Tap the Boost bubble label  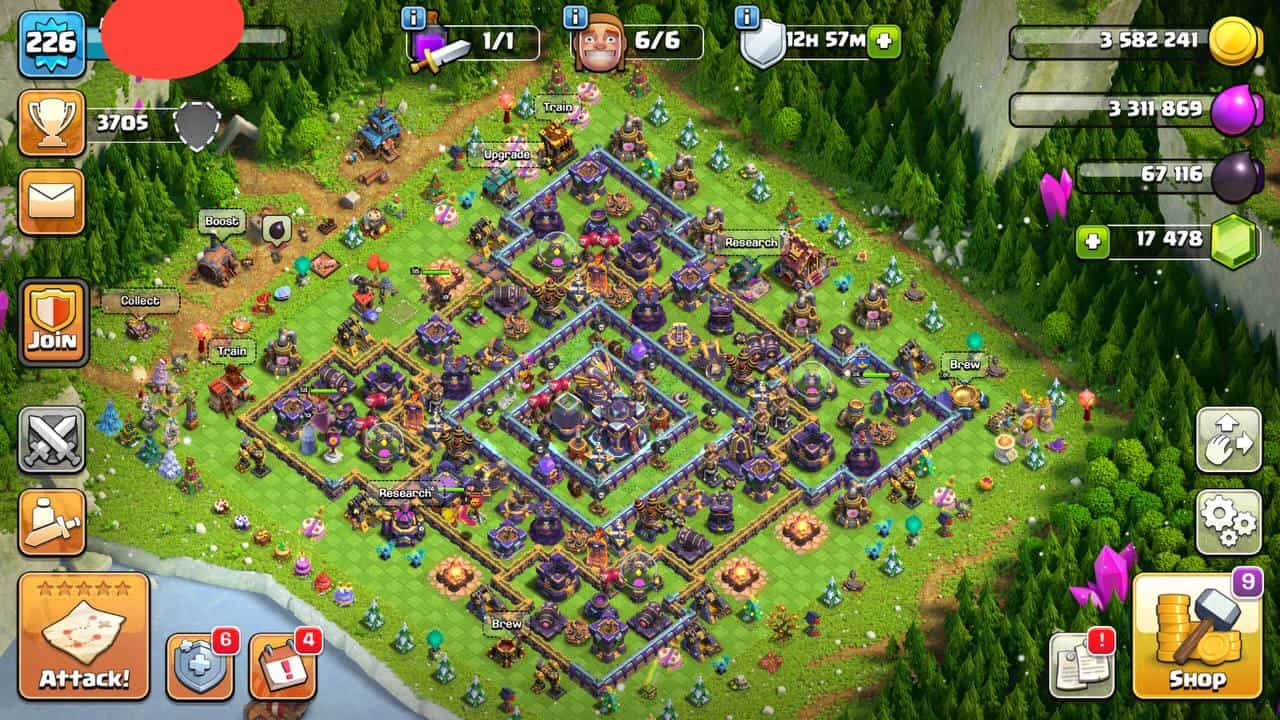(222, 221)
